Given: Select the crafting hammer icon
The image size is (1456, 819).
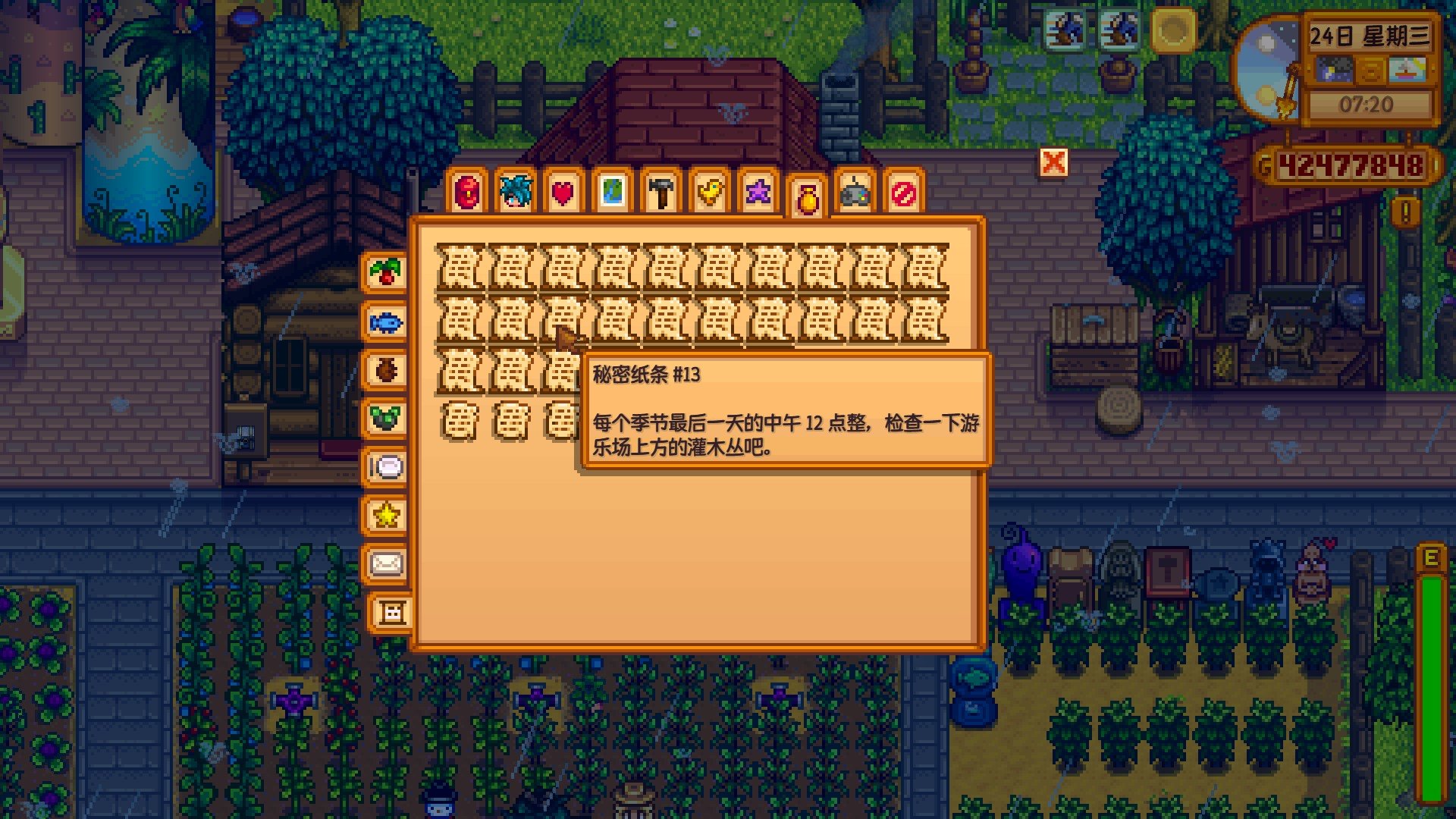Looking at the screenshot, I should [660, 193].
